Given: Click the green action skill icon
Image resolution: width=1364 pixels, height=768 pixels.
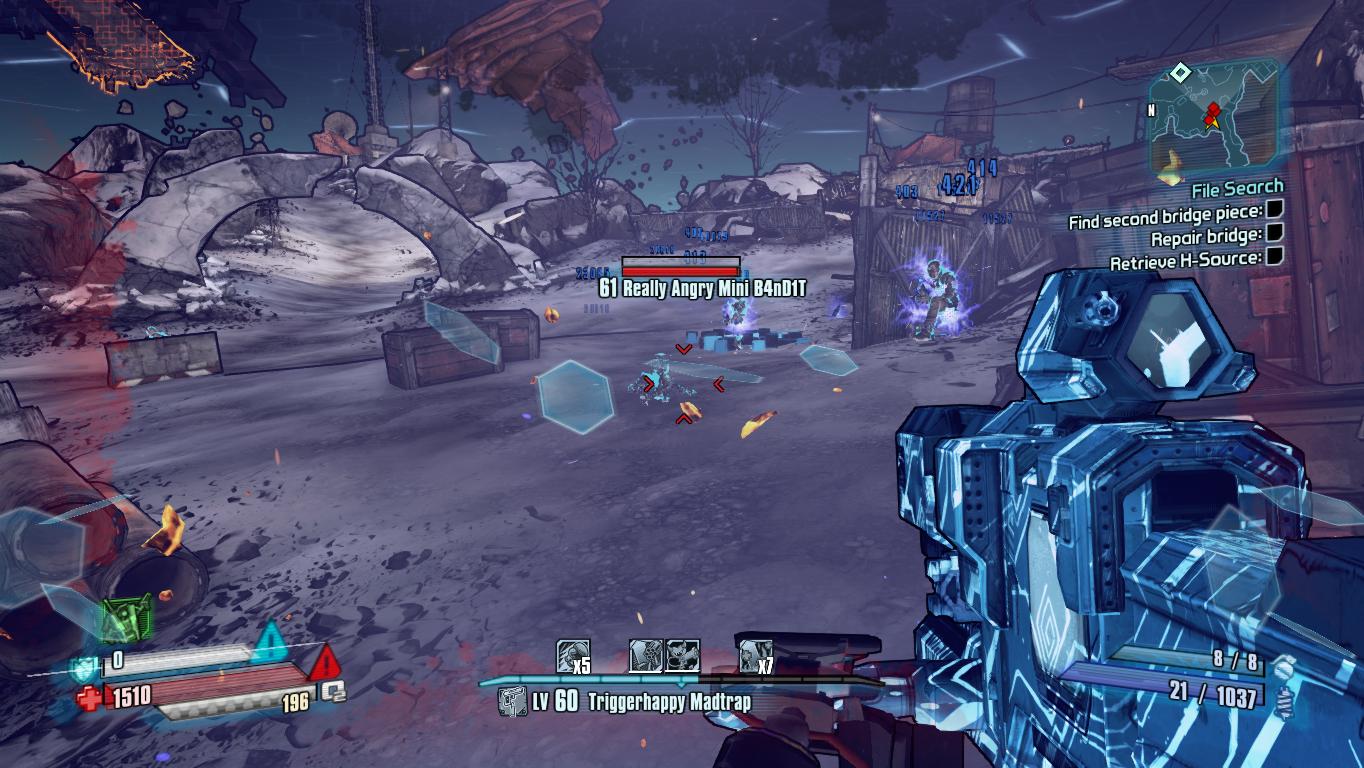Looking at the screenshot, I should tap(126, 620).
